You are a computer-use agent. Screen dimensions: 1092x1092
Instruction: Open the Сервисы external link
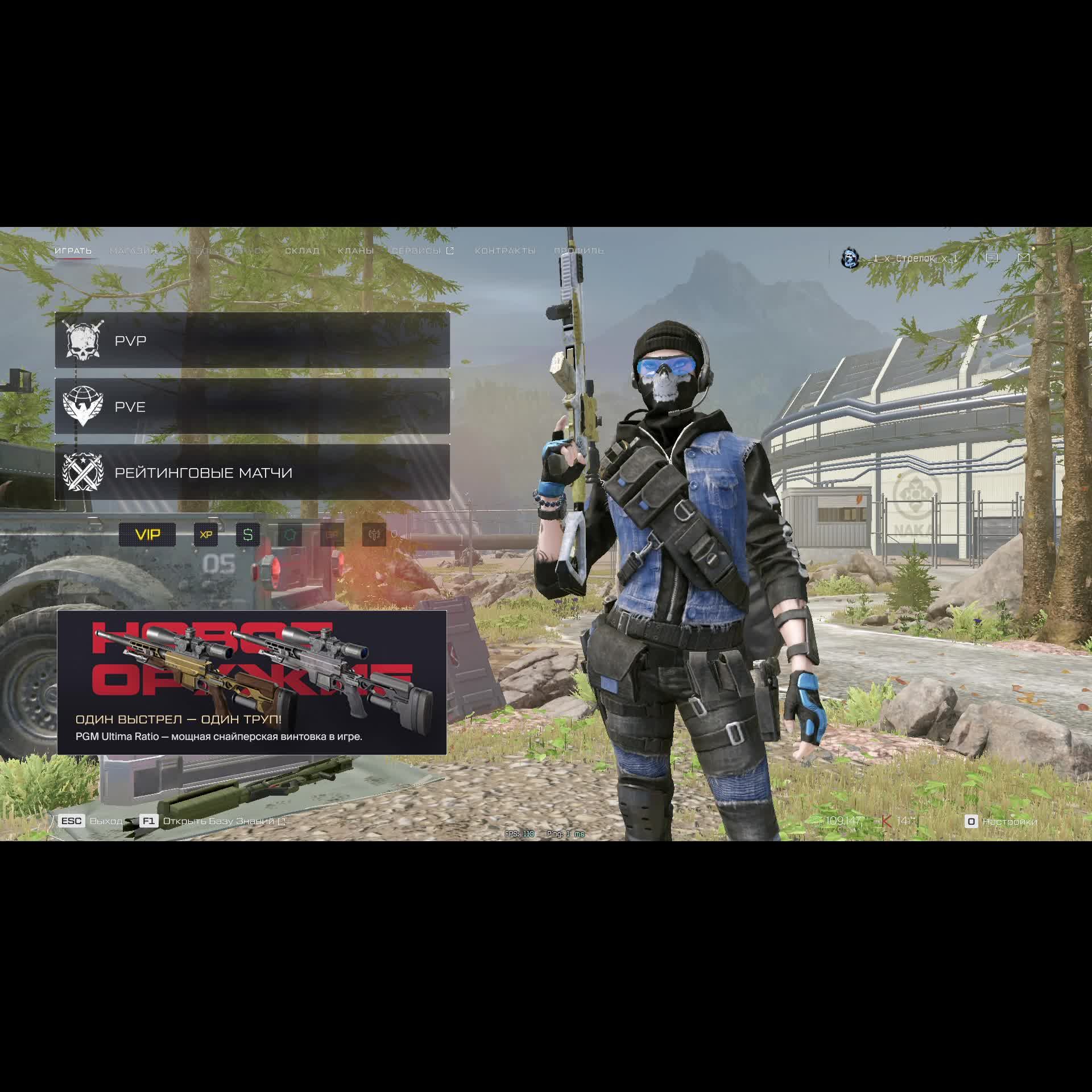coord(423,251)
